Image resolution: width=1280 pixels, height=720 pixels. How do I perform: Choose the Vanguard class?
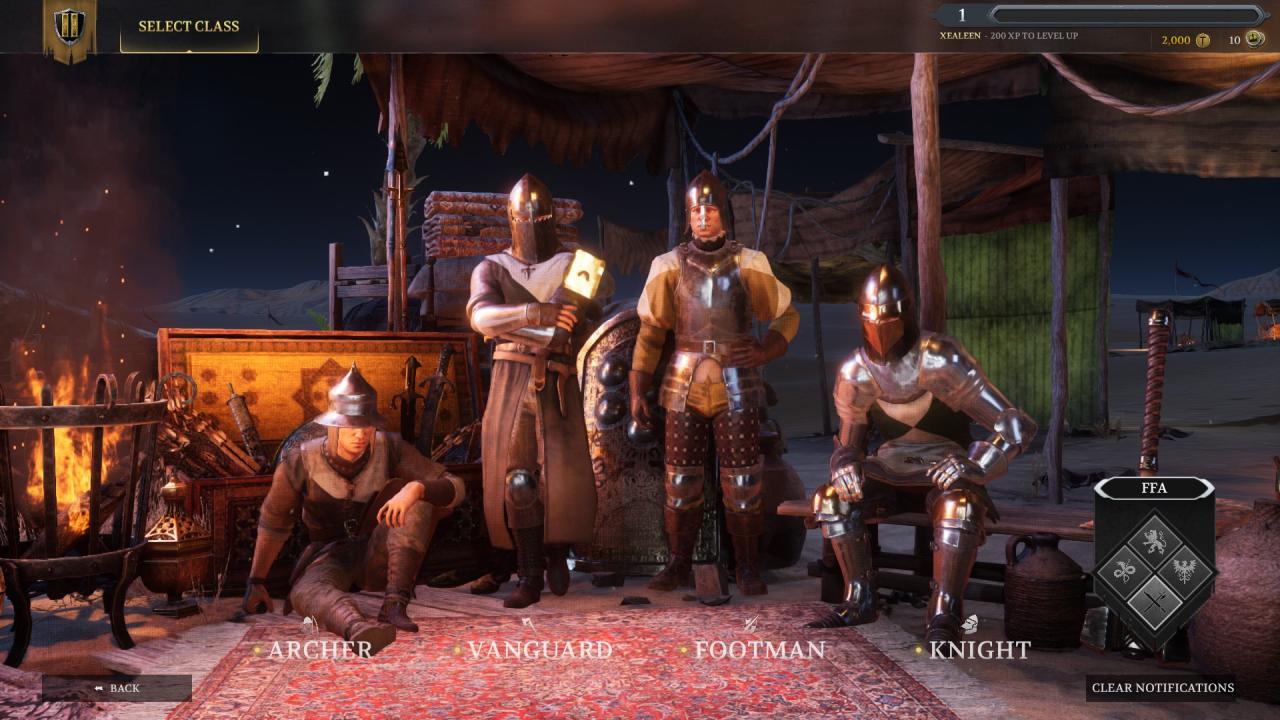540,650
